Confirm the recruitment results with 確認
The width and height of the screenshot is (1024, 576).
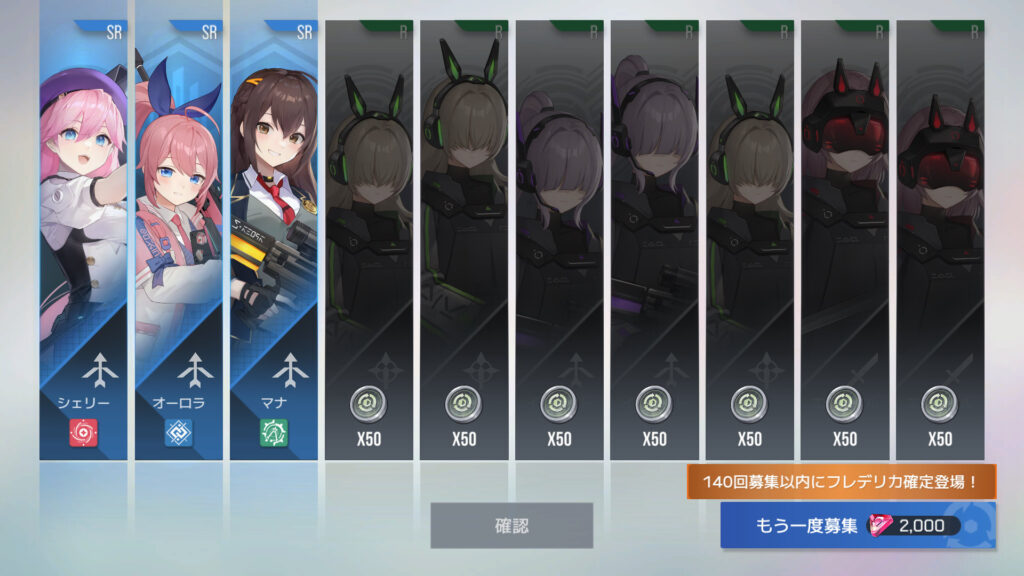(x=511, y=525)
